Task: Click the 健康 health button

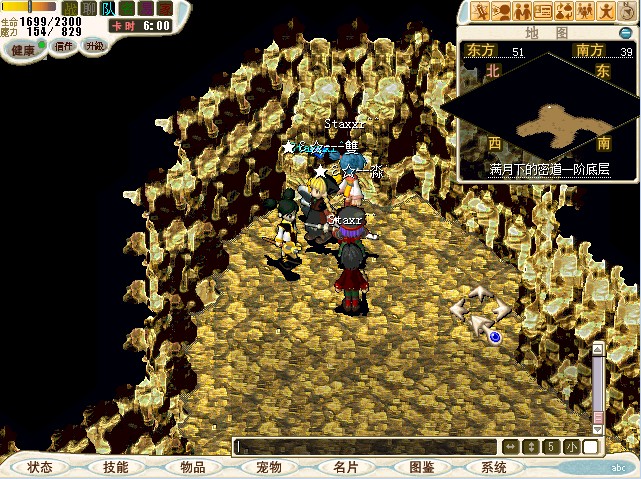Action: point(23,50)
